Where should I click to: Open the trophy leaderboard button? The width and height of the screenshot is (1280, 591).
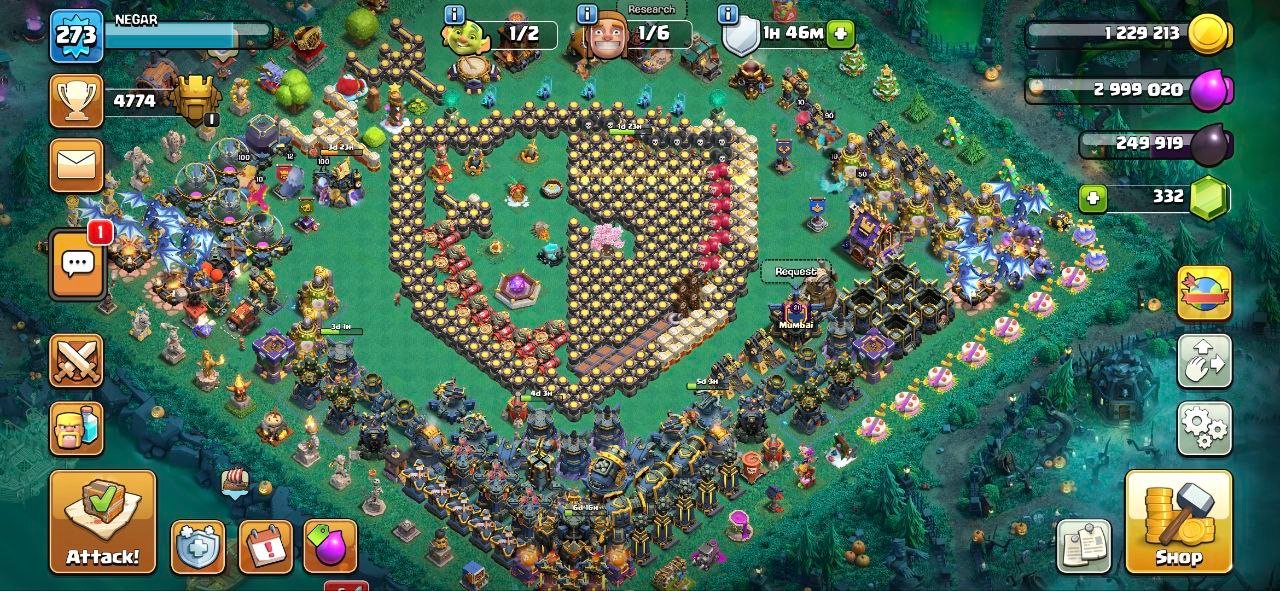77,101
